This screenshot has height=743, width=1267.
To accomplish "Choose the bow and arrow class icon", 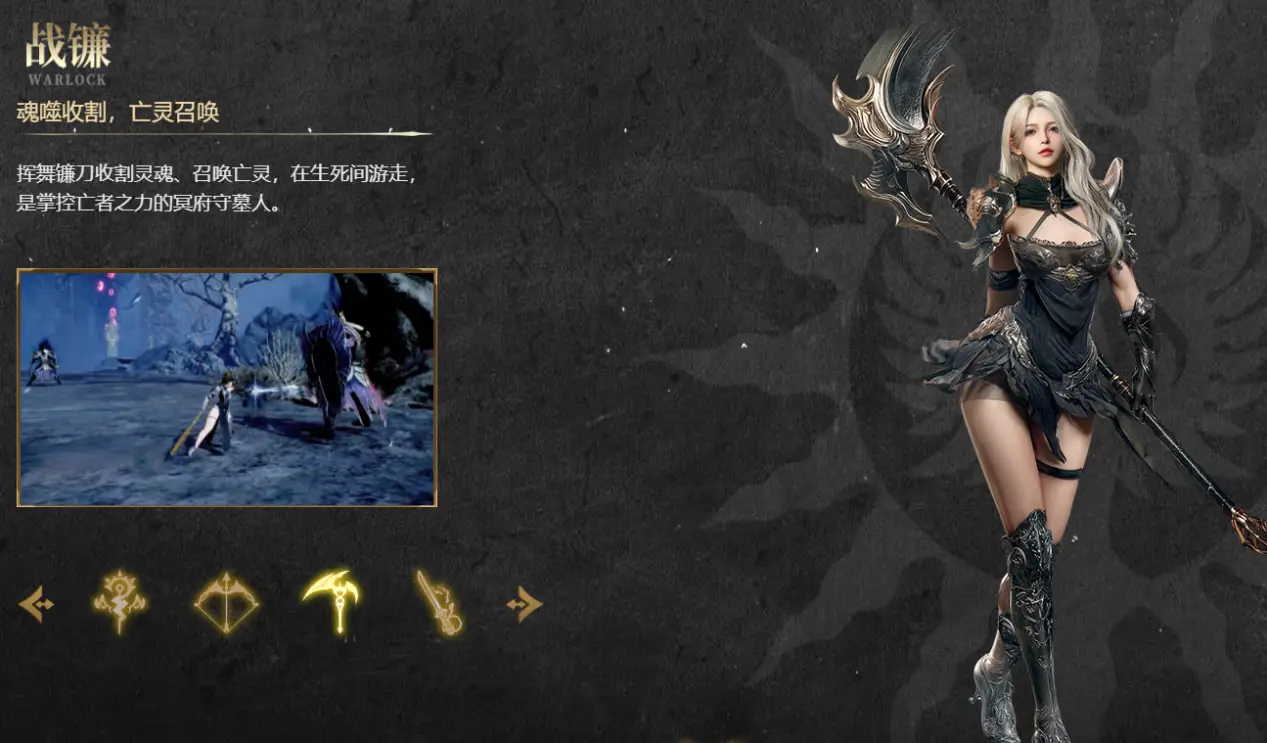I will click(x=226, y=603).
